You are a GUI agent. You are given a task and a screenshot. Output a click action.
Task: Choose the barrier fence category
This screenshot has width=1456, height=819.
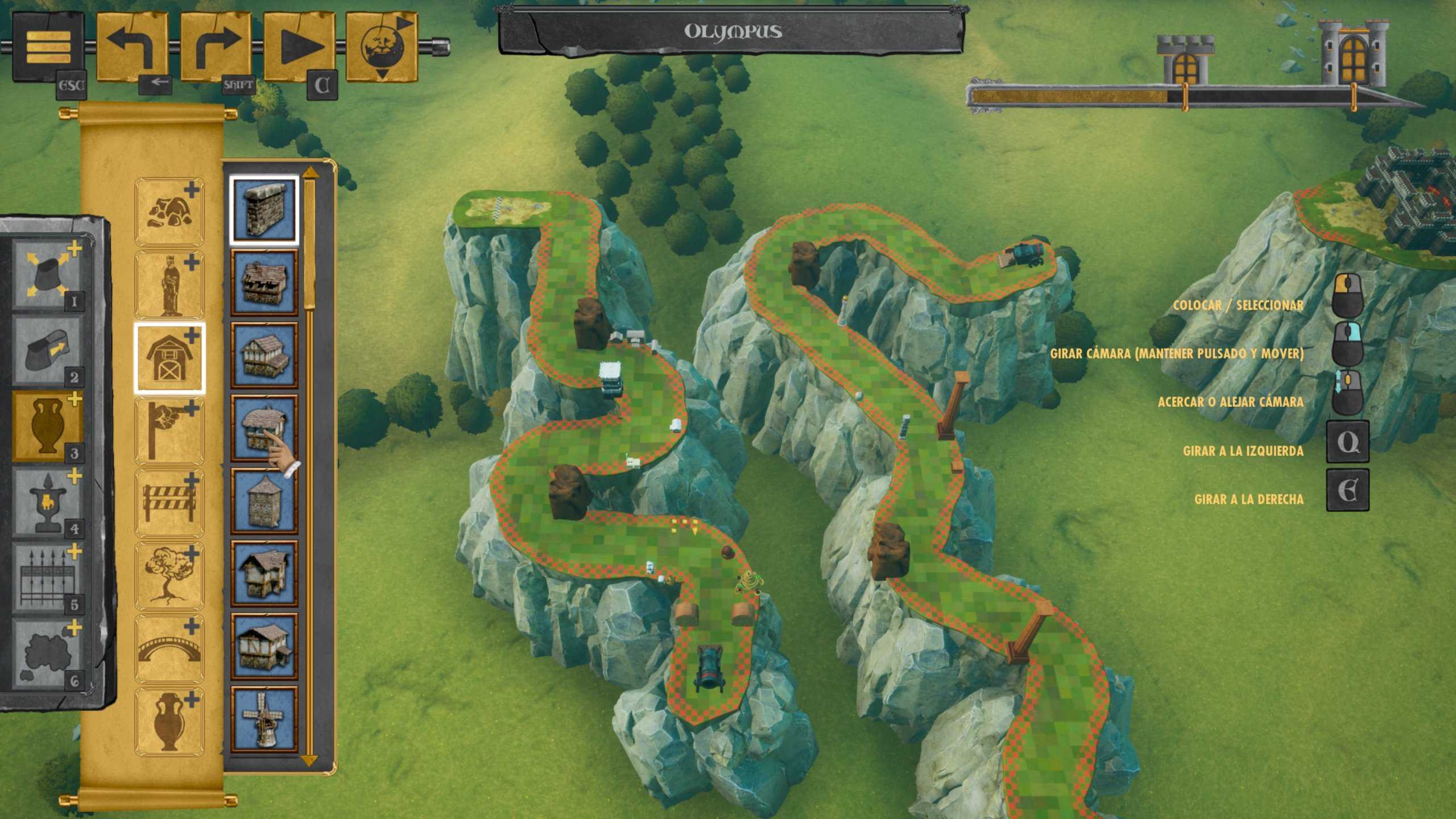coord(169,503)
